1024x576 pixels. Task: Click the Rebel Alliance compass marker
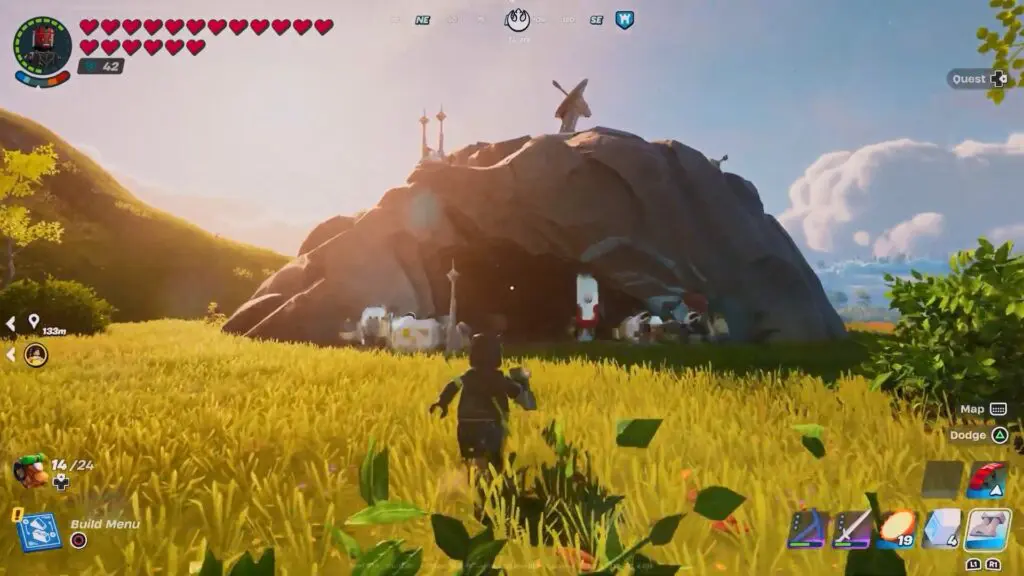pyautogui.click(x=518, y=19)
